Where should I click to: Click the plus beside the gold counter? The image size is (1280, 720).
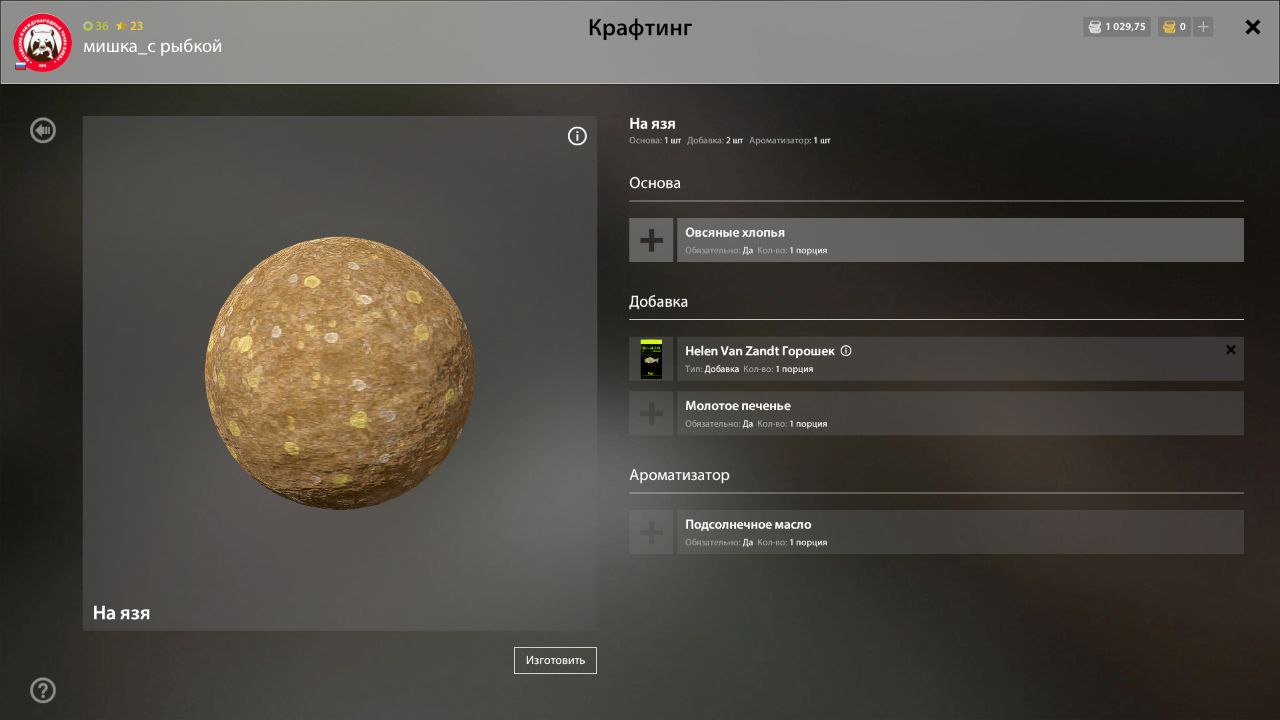pos(1202,27)
